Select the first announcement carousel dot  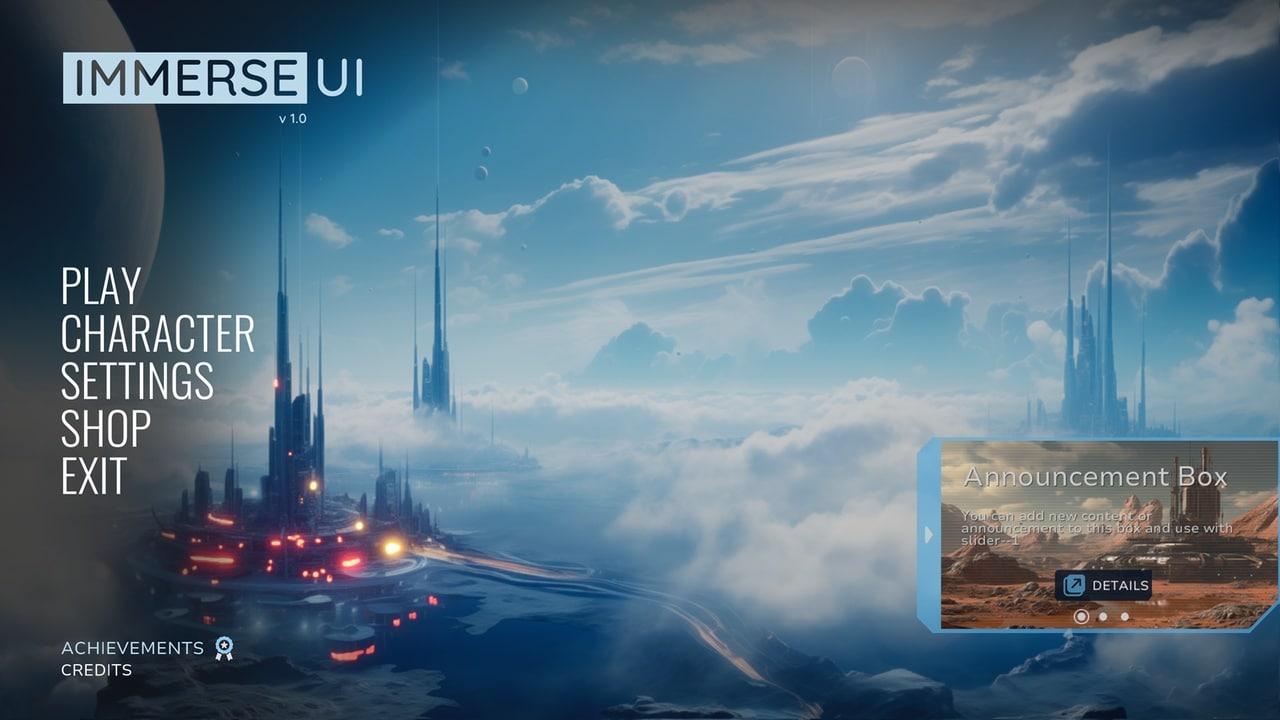pos(1080,616)
